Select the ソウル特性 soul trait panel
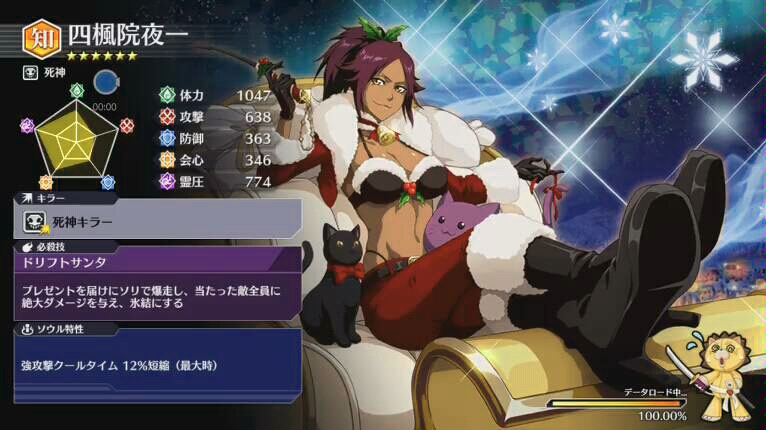 (158, 363)
